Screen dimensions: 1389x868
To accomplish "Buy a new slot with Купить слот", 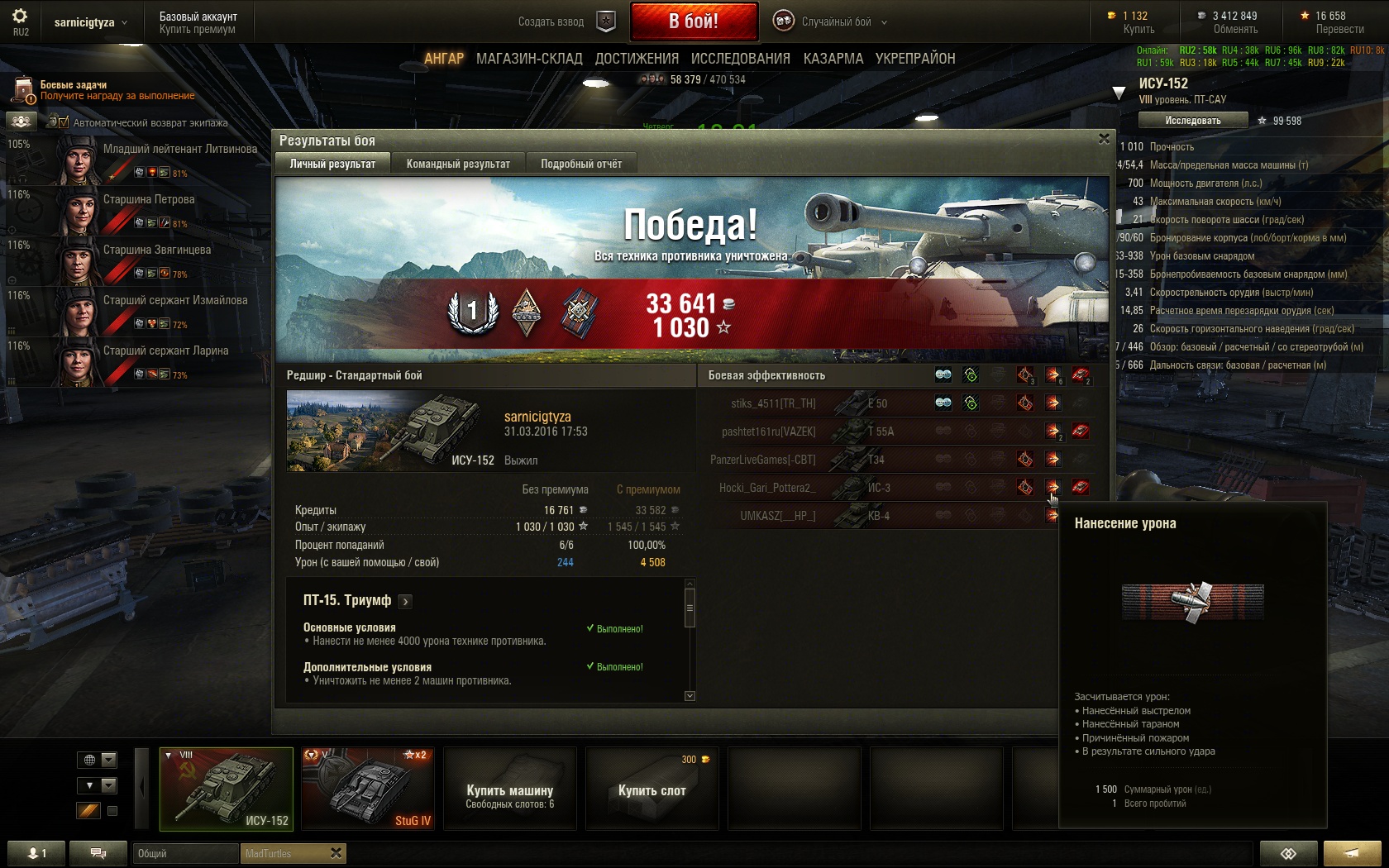I will click(x=652, y=789).
